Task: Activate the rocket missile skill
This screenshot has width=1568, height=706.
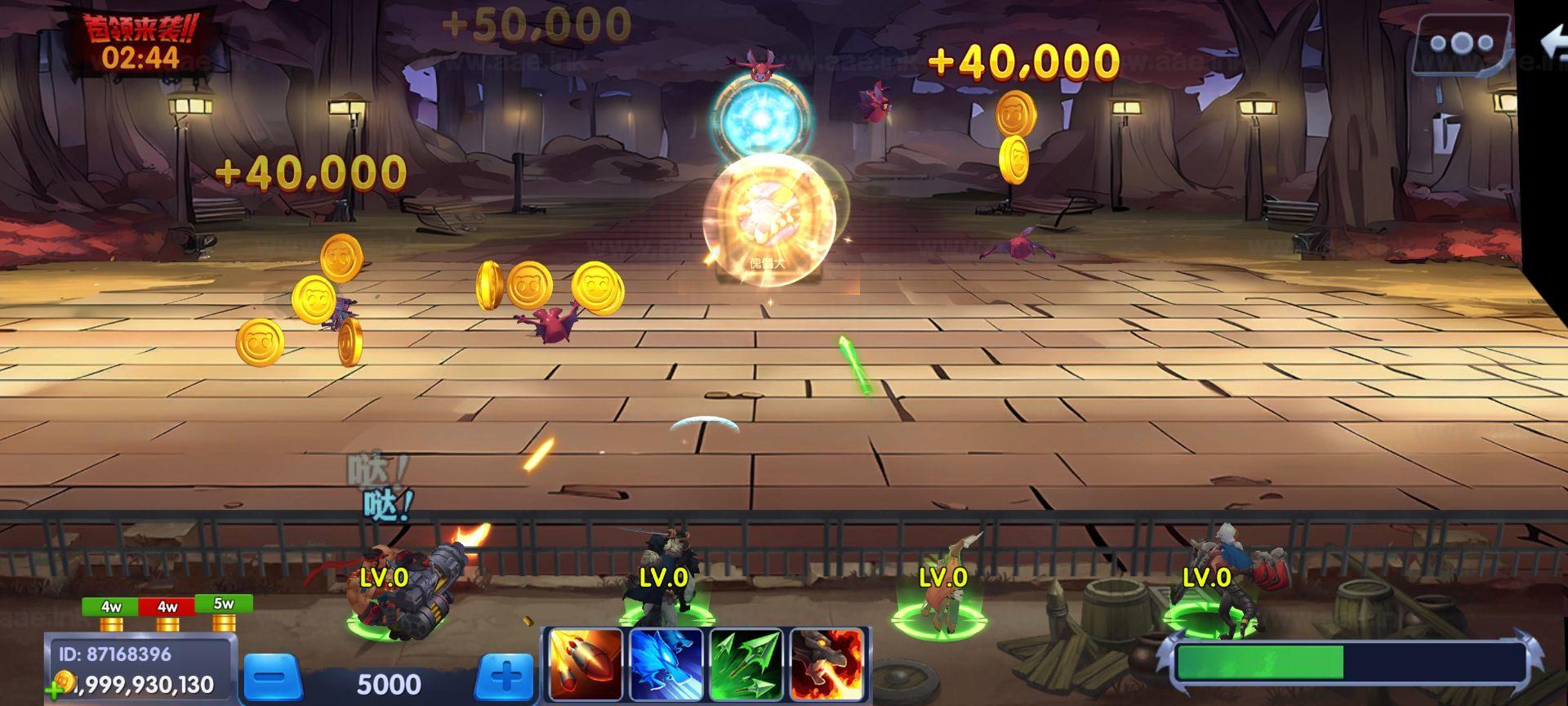Action: pos(586,665)
